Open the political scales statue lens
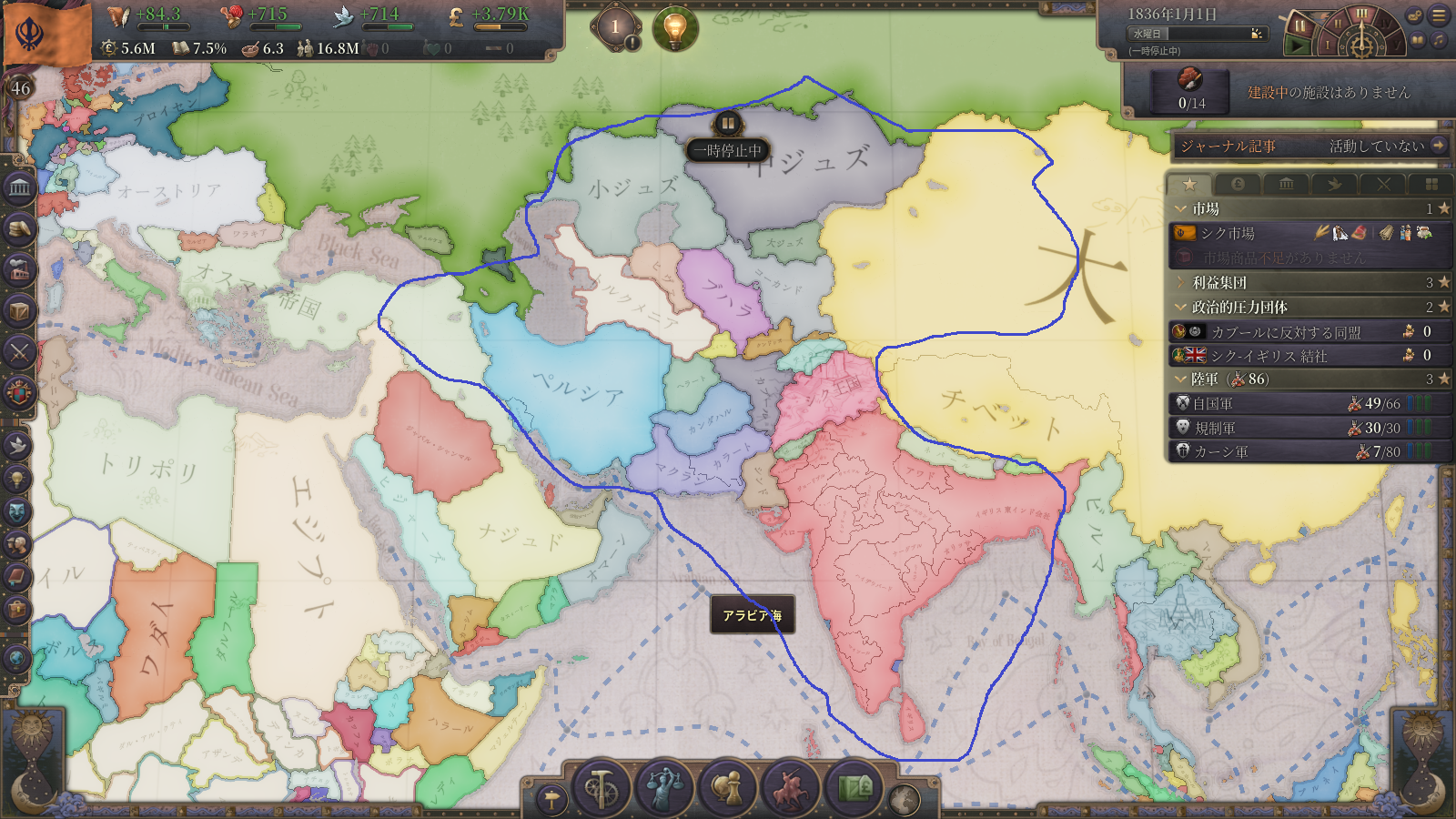The image size is (1456, 819). pos(663,788)
